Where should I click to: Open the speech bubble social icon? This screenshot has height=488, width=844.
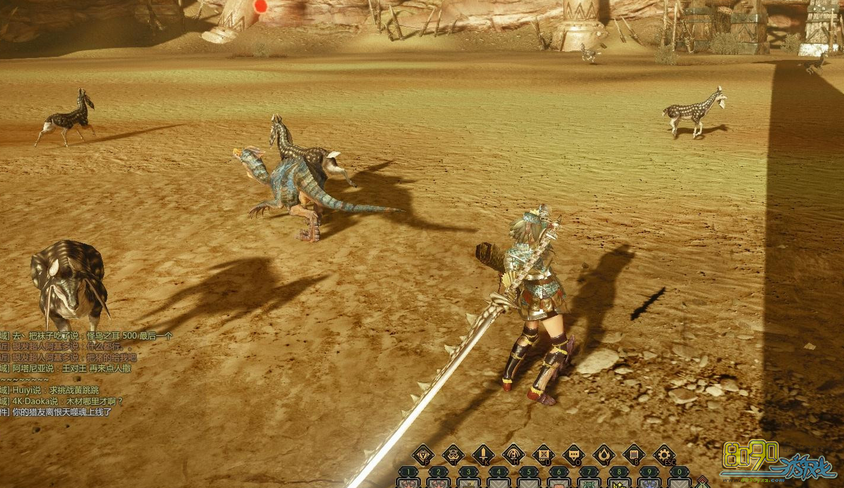pyautogui.click(x=573, y=454)
